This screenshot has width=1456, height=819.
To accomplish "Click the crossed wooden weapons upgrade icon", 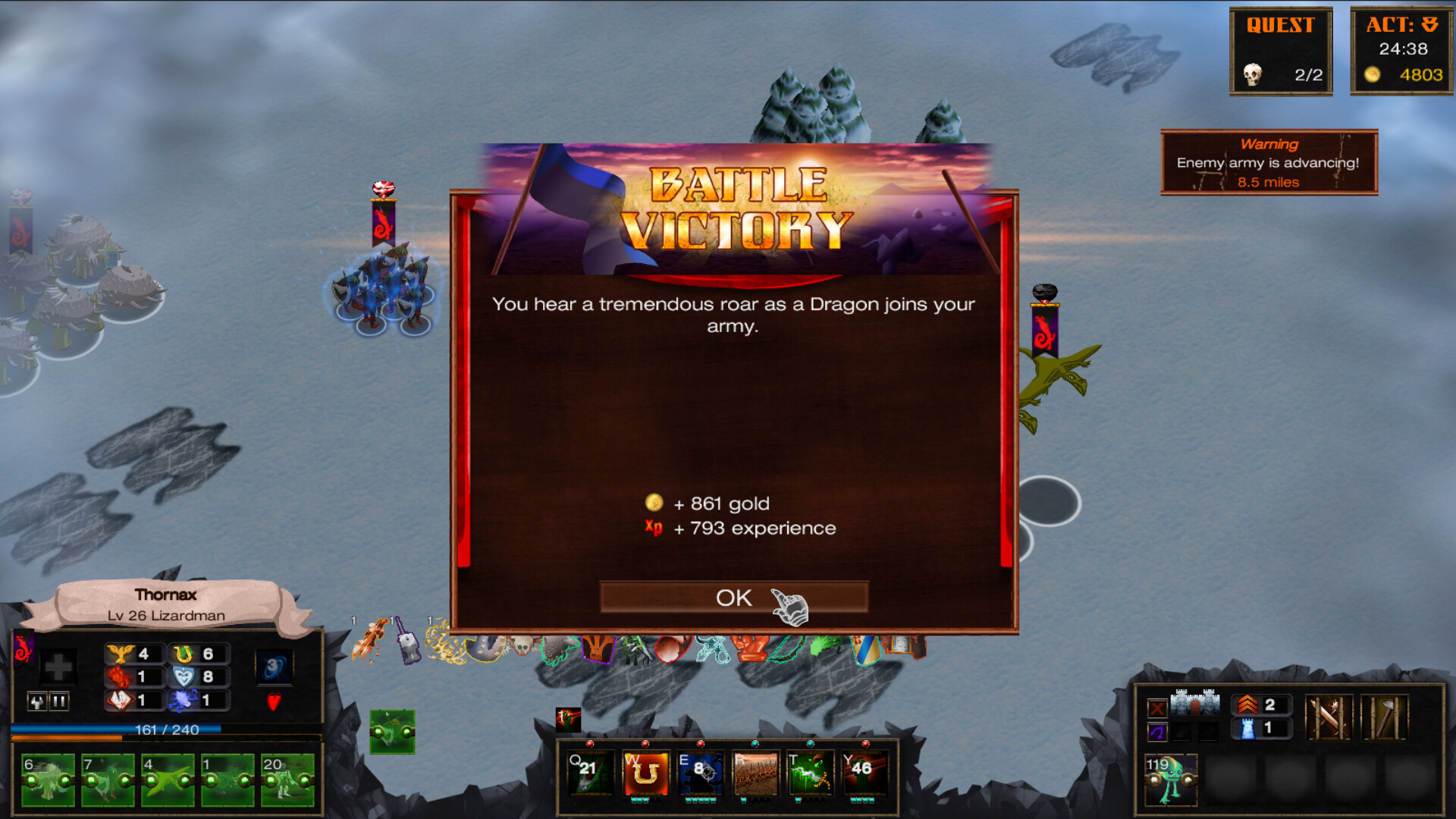I will coord(1329,717).
